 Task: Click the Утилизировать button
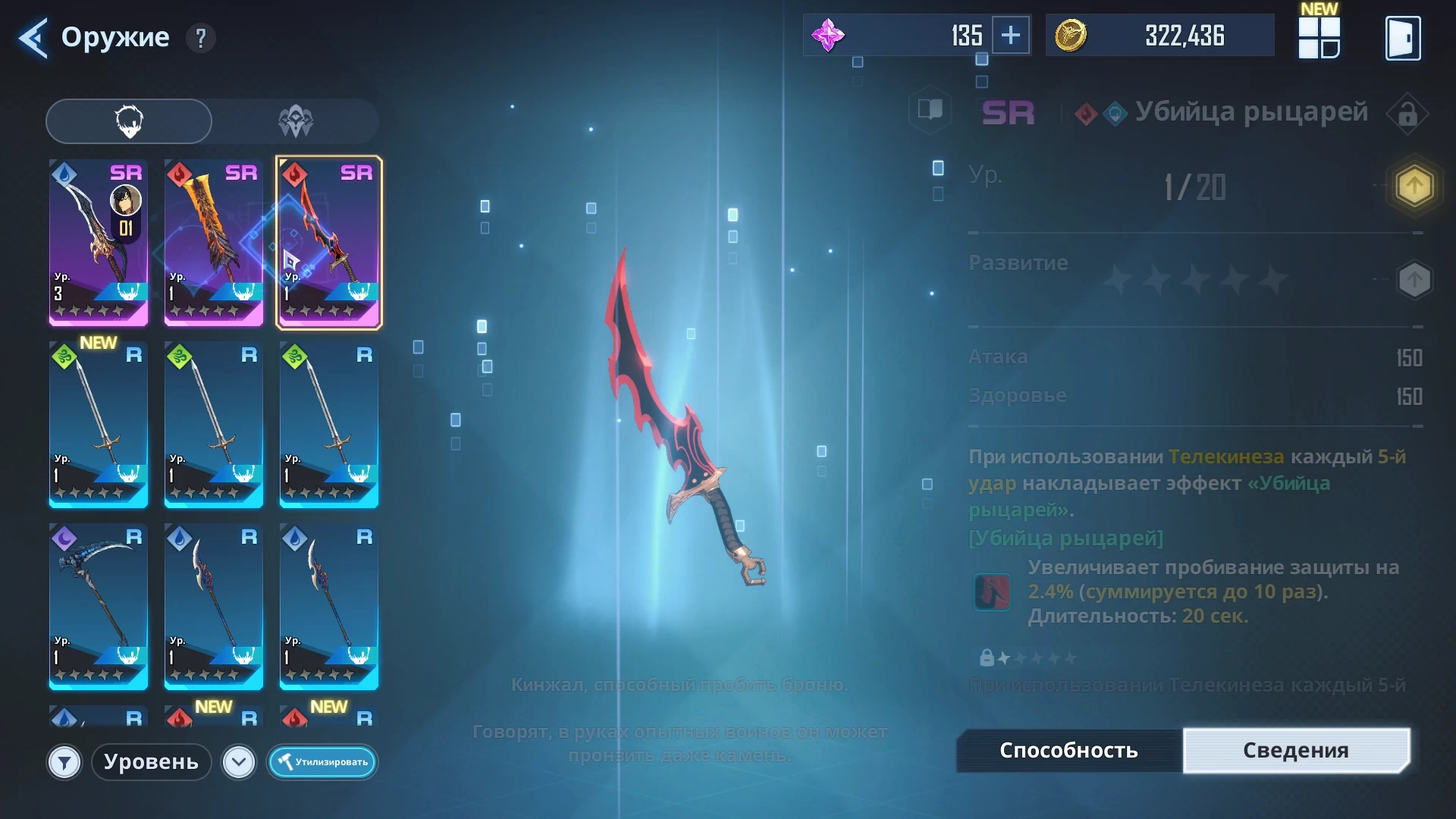[x=322, y=762]
